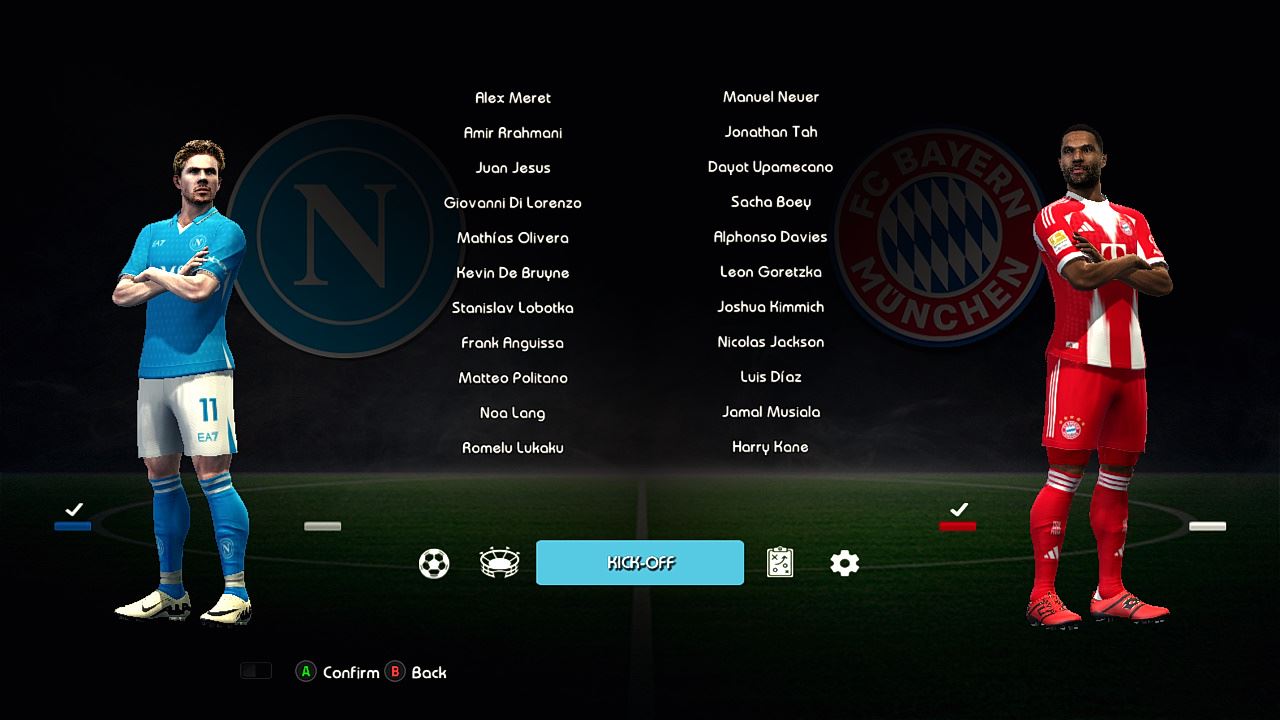Select Harry Kane in Bayern's lineup

coord(770,447)
